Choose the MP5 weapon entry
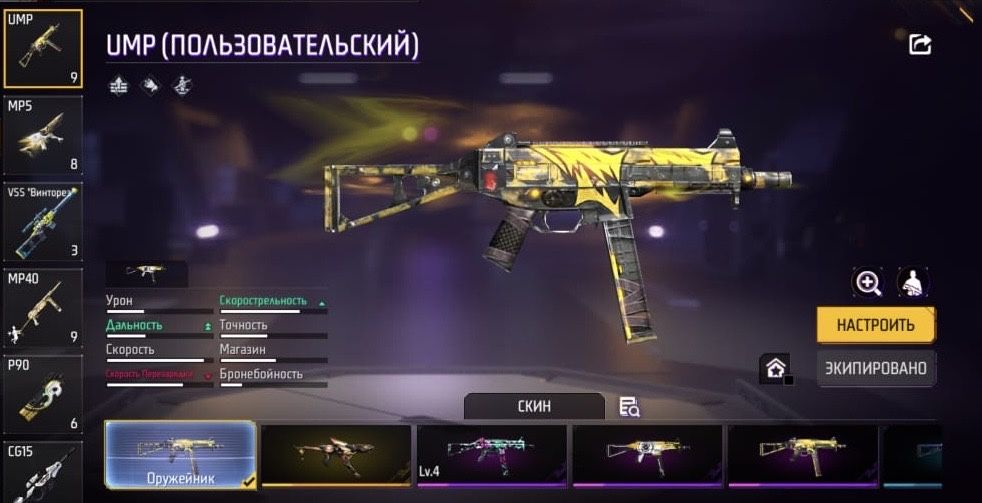The width and height of the screenshot is (982, 503). tap(43, 134)
